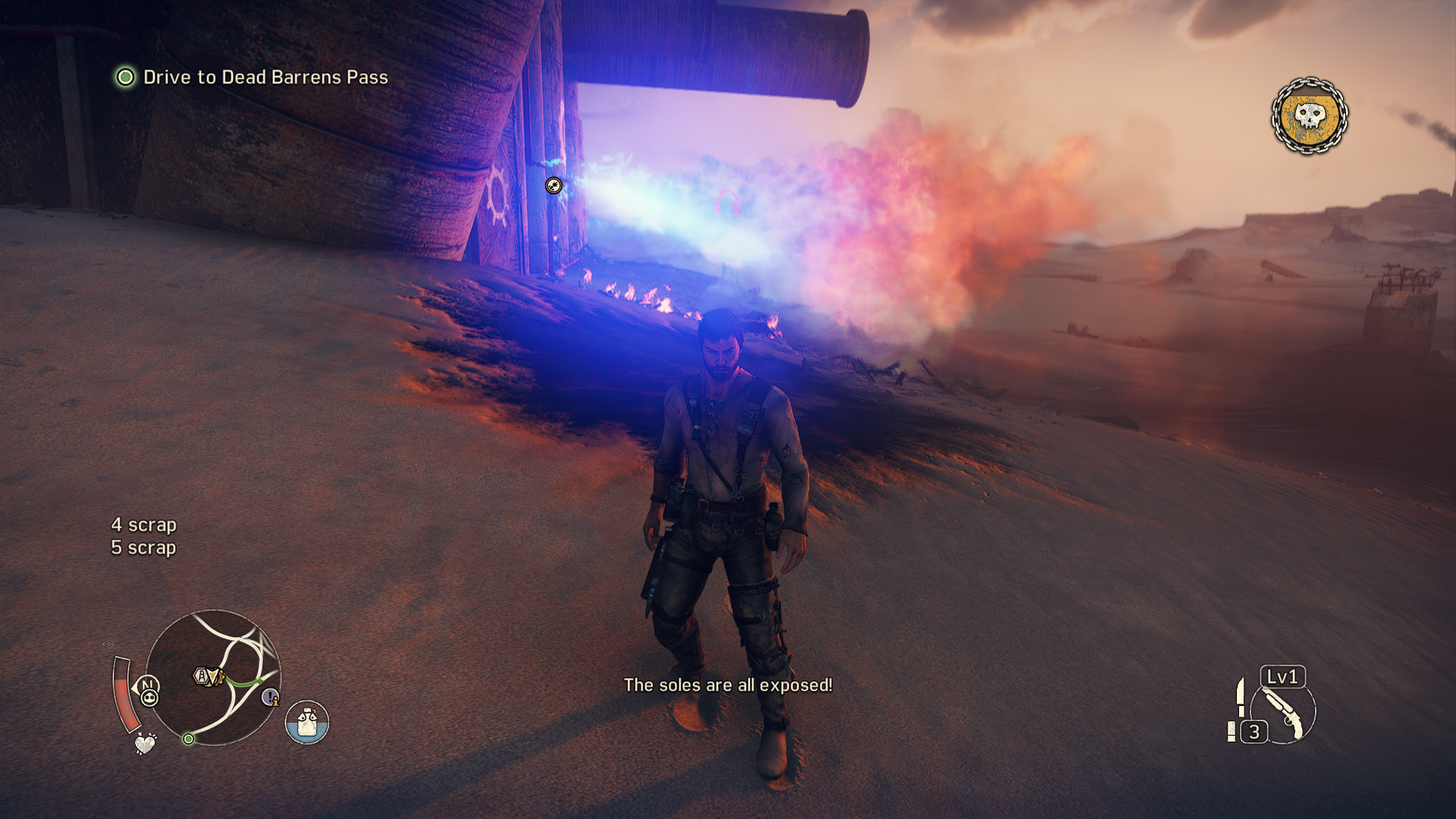Select the round waypoint marker near the flames

tap(554, 185)
